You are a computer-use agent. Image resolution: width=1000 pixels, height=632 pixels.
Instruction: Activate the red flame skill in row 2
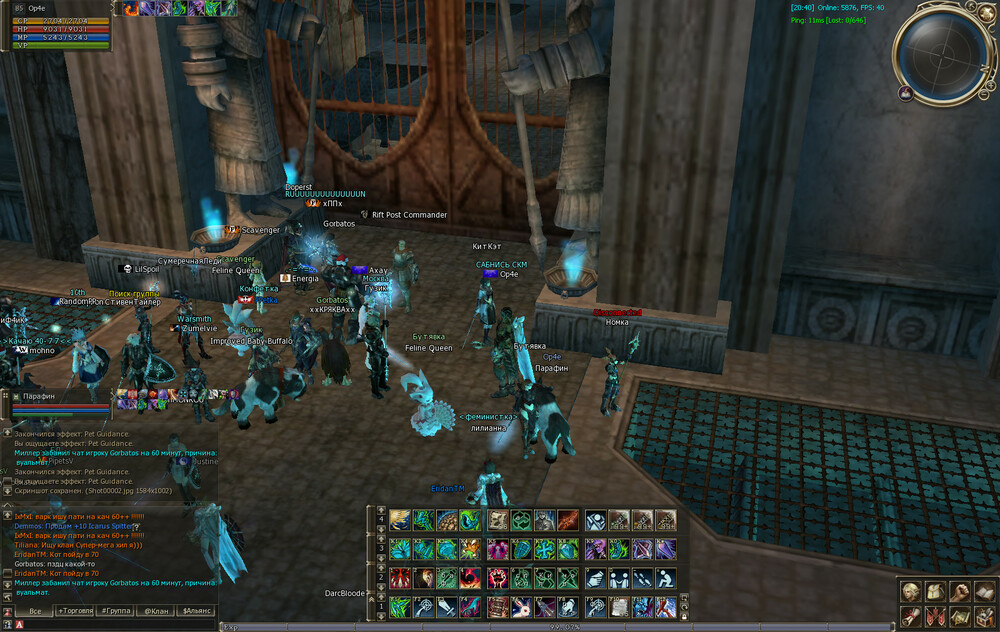pos(400,578)
